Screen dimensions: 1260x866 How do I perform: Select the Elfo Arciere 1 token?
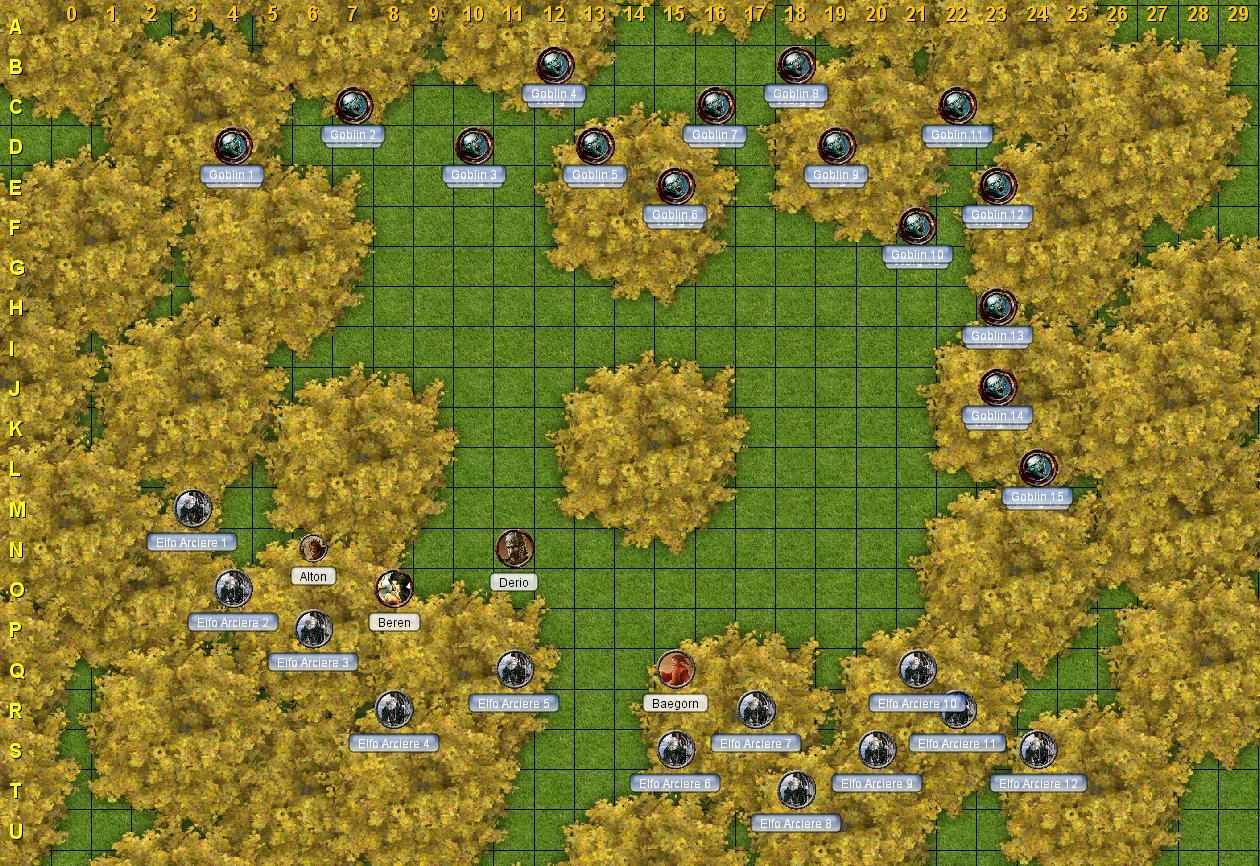(x=192, y=508)
